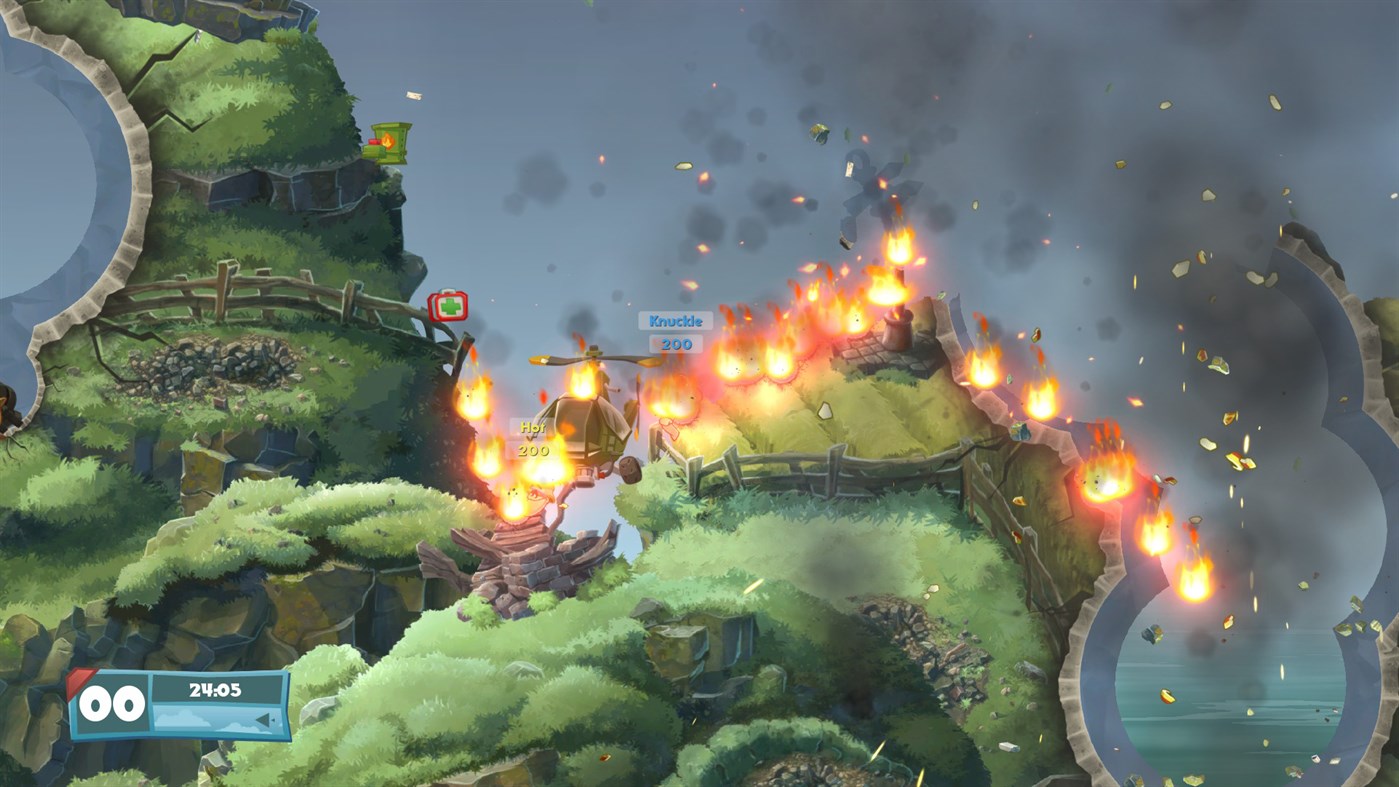This screenshot has width=1399, height=787.
Task: Click Knuckle's 200 health counter
Action: tap(679, 341)
